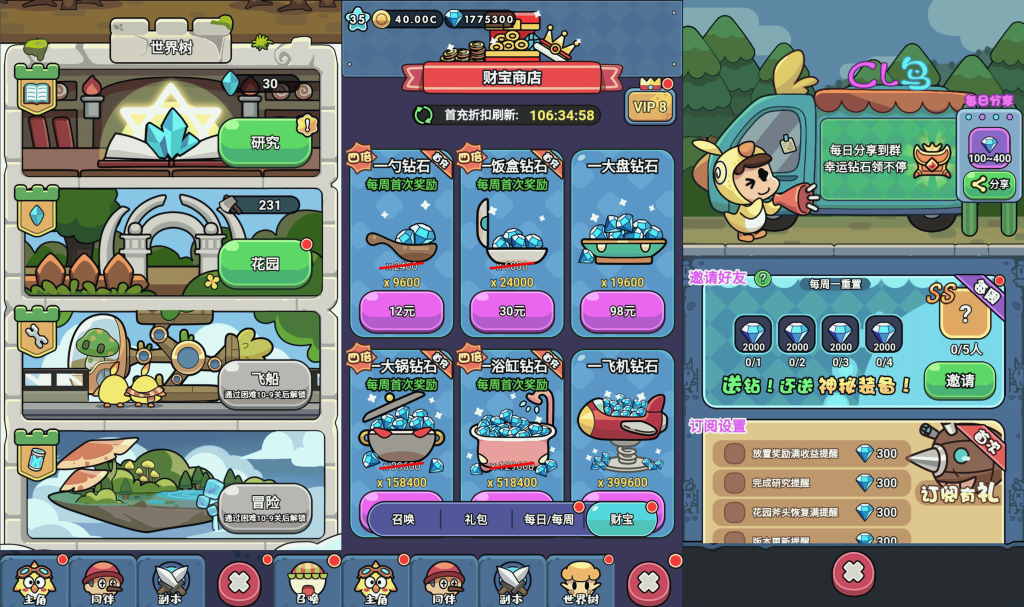Buy the 12元 diamond pack
Viewport: 1024px width, 607px height.
pos(401,311)
